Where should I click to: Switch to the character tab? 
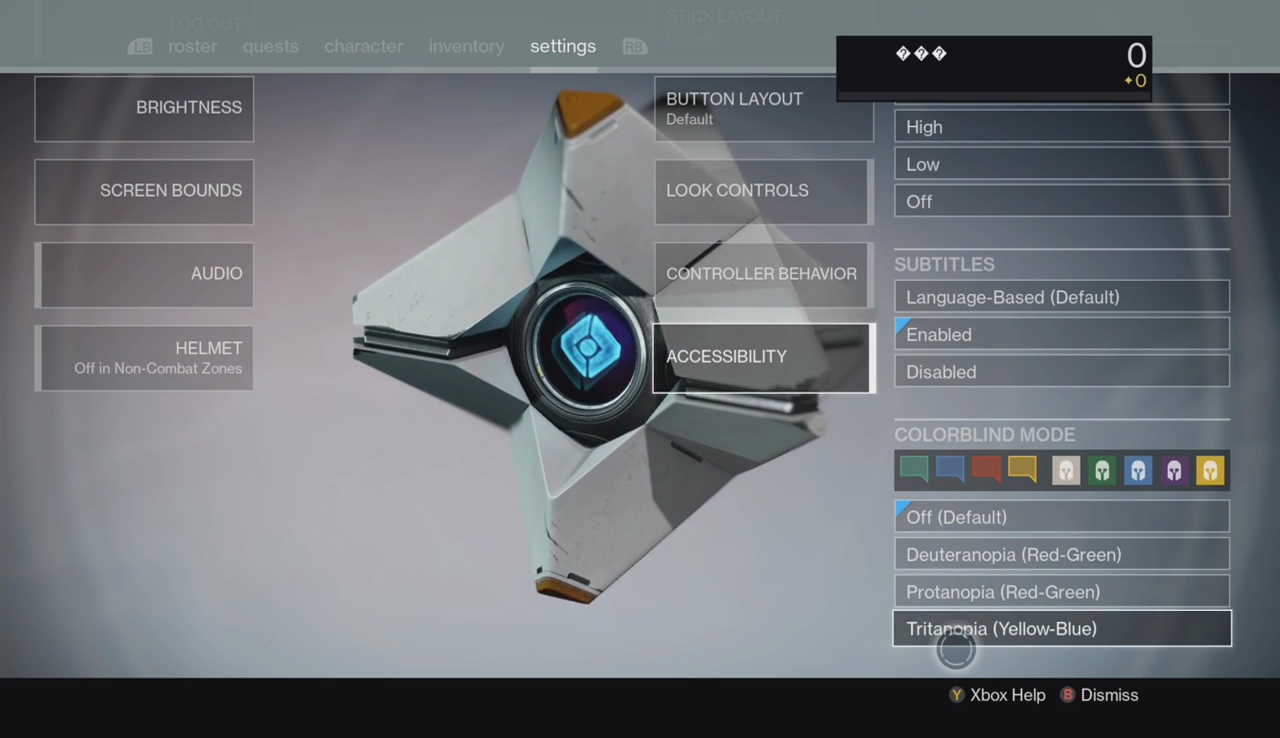coord(363,46)
